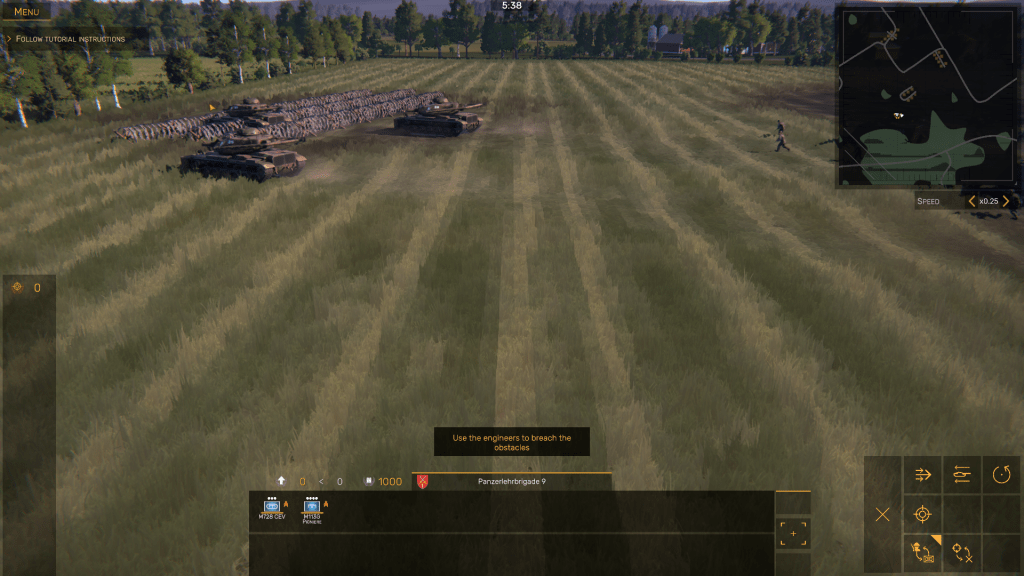Image resolution: width=1024 pixels, height=576 pixels.
Task: Open the Menu button
Action: tap(26, 11)
